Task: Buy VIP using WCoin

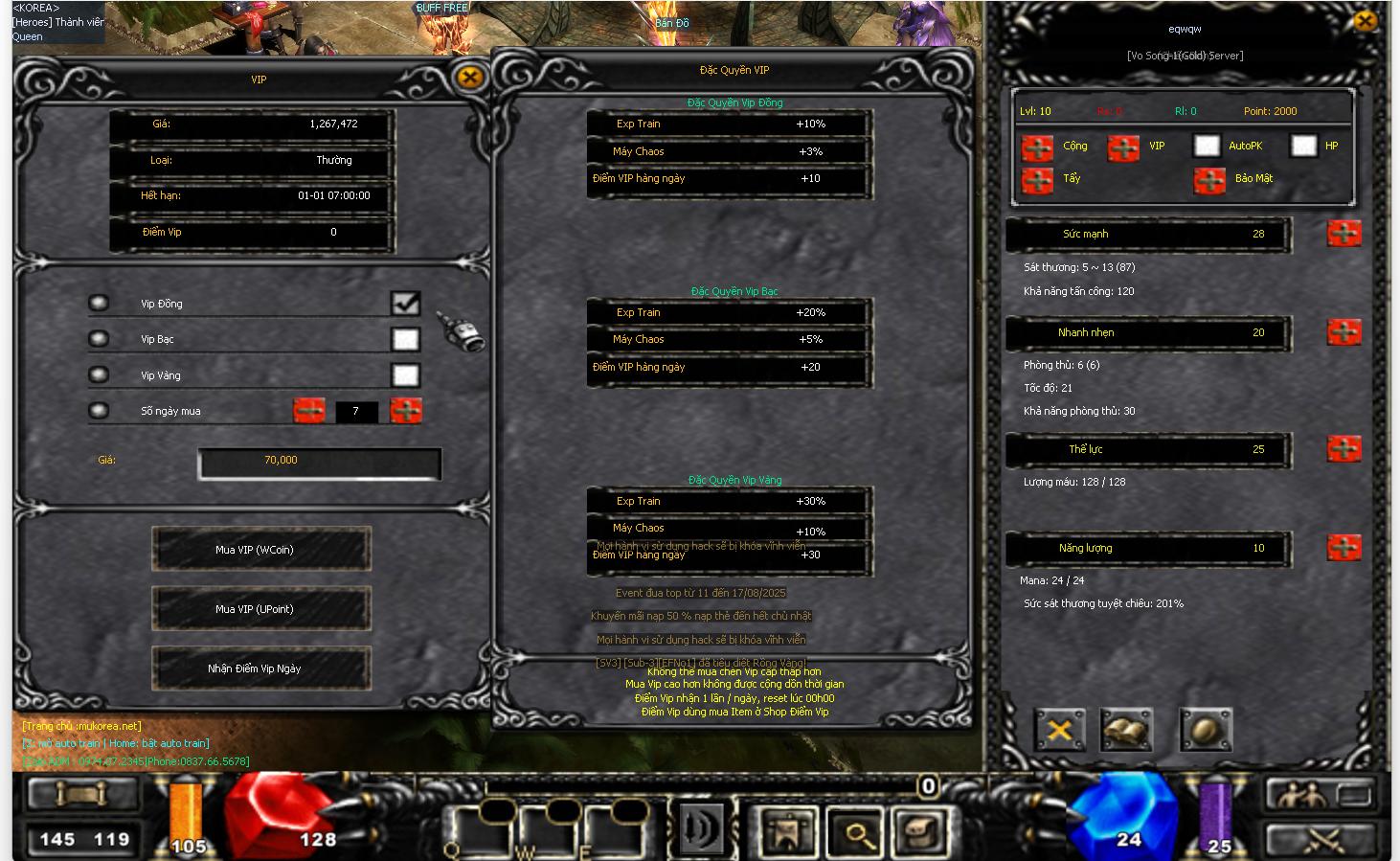Action: (260, 550)
